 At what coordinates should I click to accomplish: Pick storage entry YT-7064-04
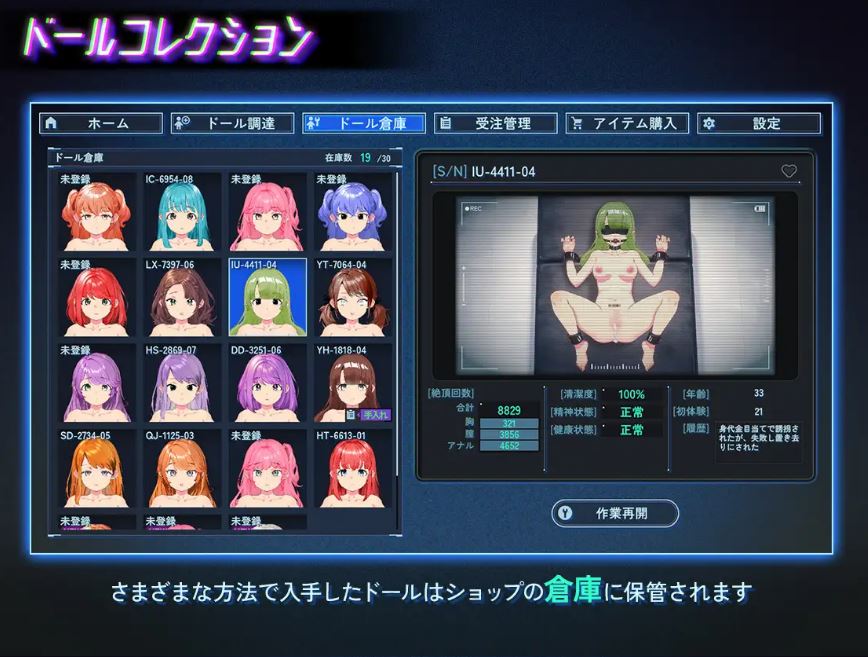(x=353, y=298)
